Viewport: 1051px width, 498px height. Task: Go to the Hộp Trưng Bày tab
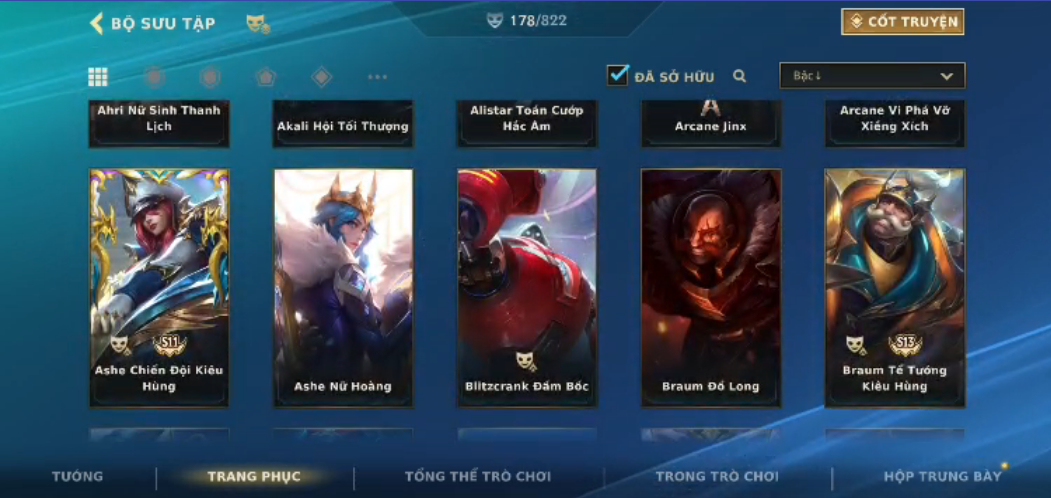tap(942, 476)
